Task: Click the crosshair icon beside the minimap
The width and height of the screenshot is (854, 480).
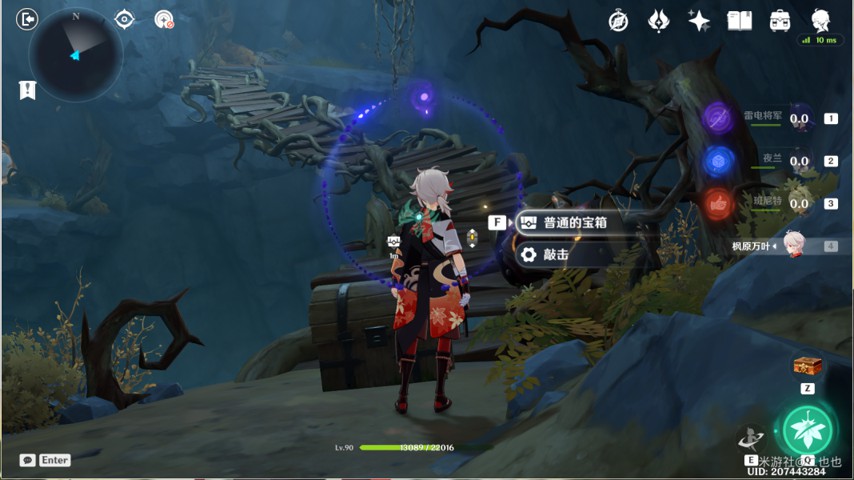Action: point(124,19)
